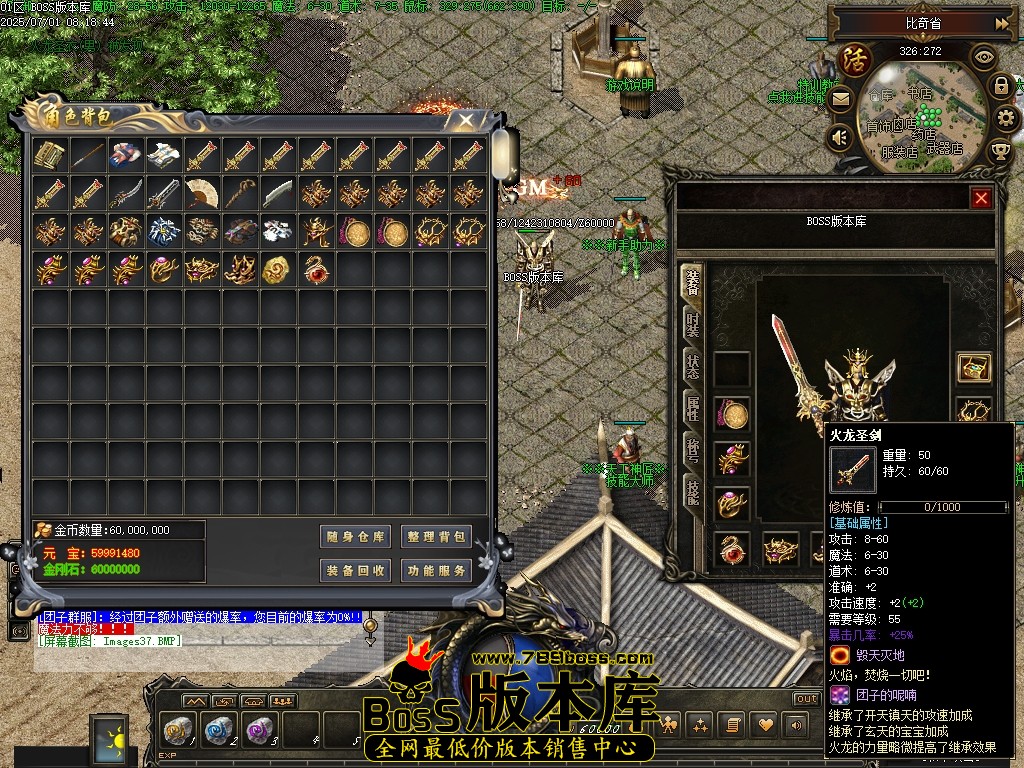Open equipment recycling (装备回收)
1024x768 pixels.
(355, 571)
